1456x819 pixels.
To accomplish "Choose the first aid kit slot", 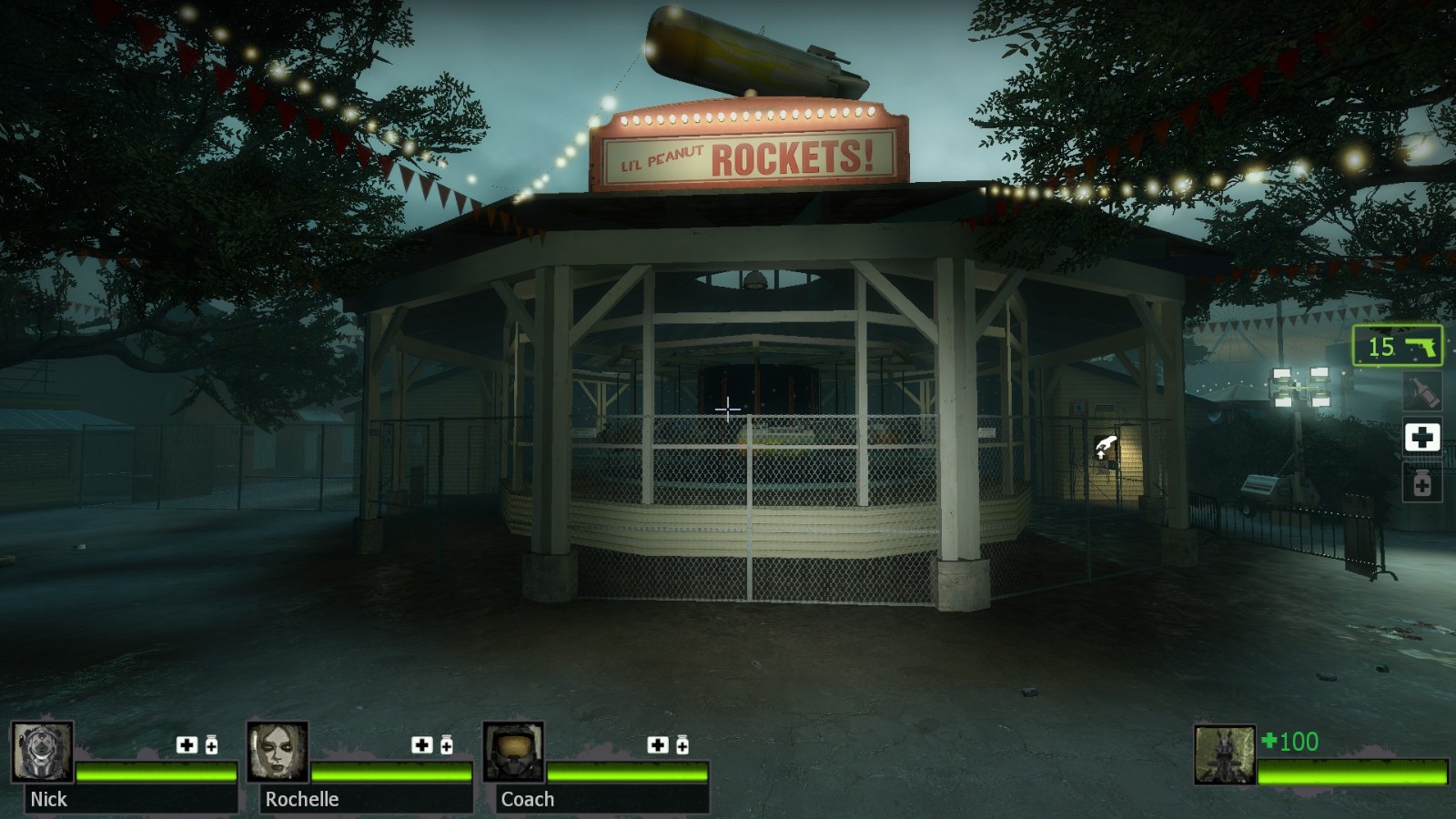I will pyautogui.click(x=1421, y=438).
